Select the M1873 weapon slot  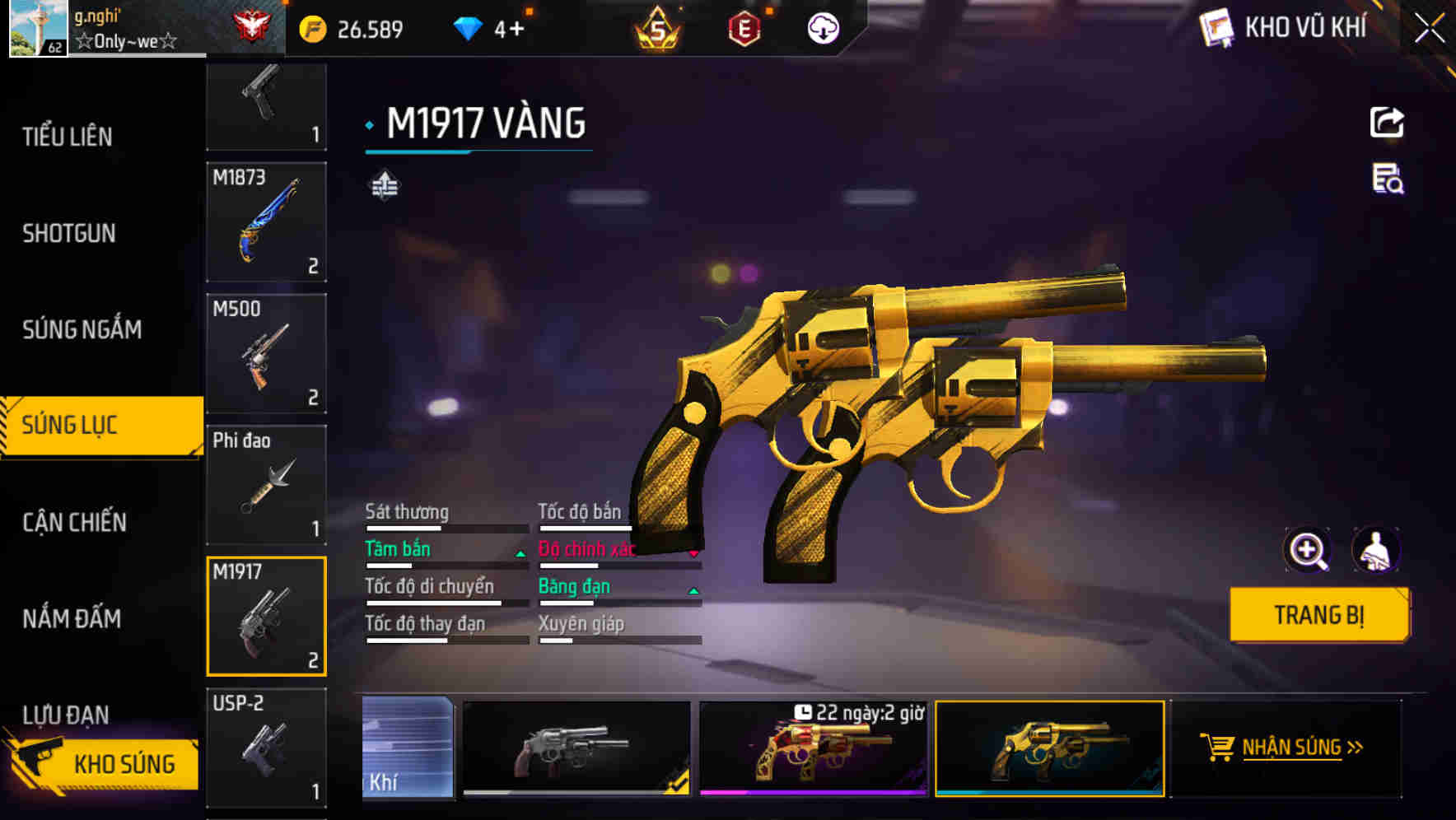(x=266, y=222)
